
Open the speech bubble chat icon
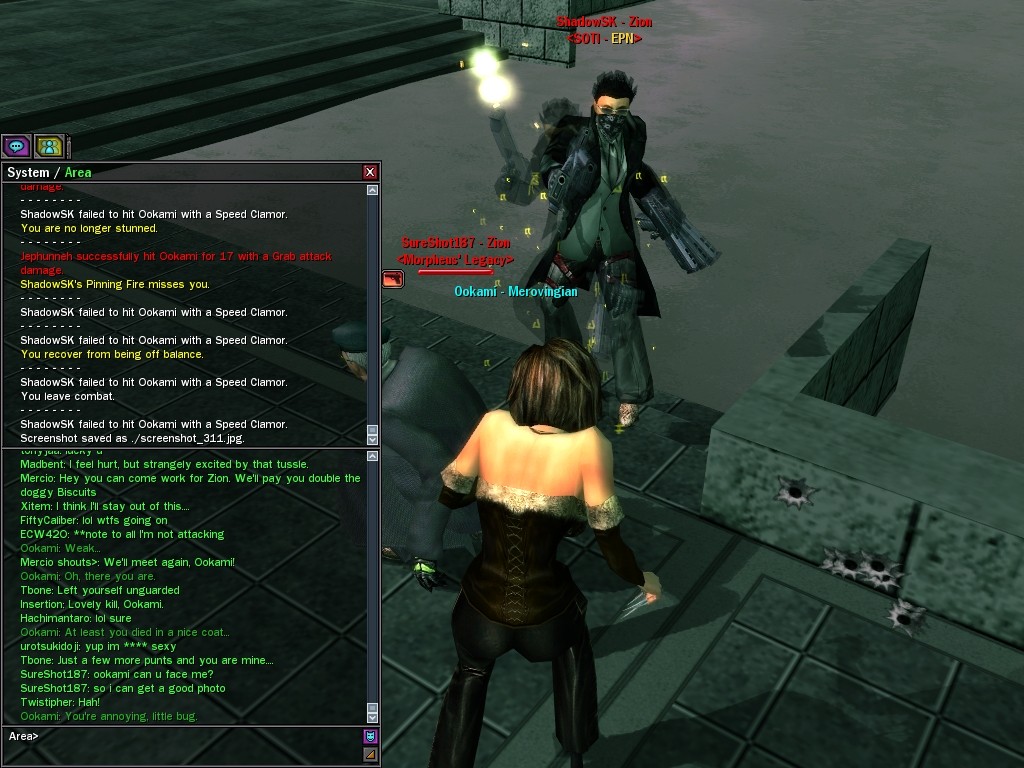(16, 146)
